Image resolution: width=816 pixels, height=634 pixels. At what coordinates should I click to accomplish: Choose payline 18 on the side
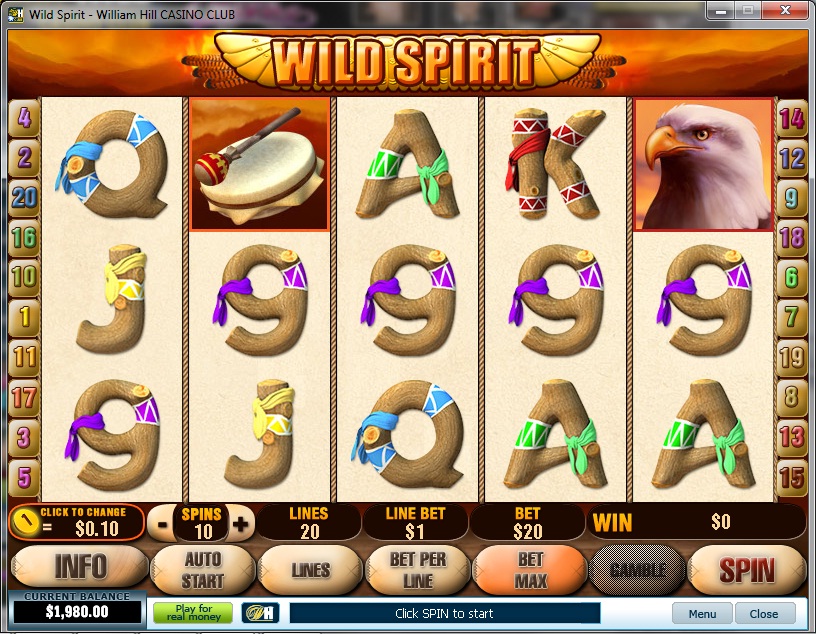(x=792, y=237)
